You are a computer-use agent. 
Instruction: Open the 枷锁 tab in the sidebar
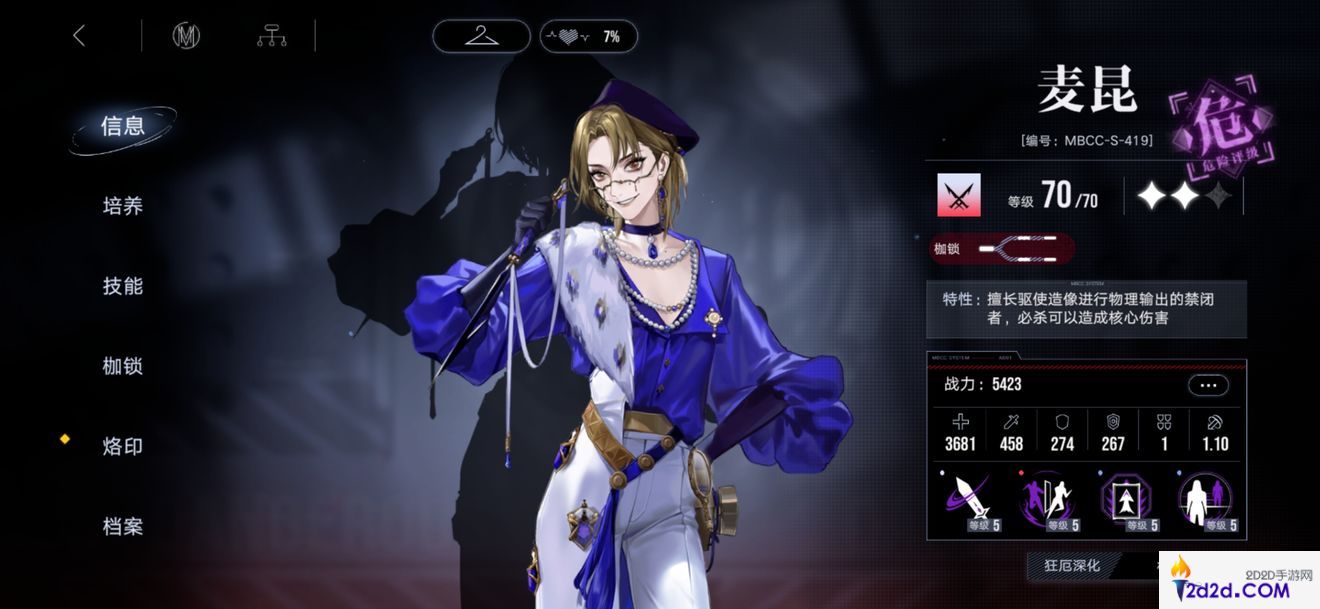point(123,367)
